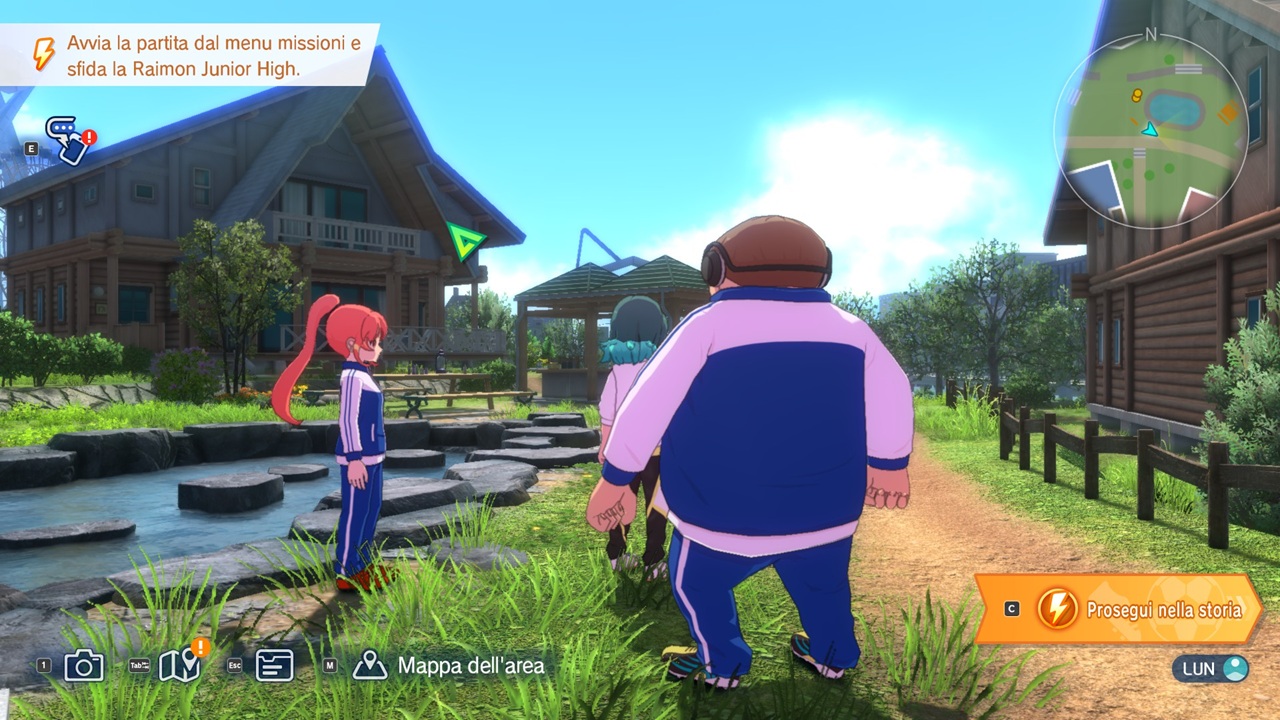Open the menu list icon

[x=275, y=666]
